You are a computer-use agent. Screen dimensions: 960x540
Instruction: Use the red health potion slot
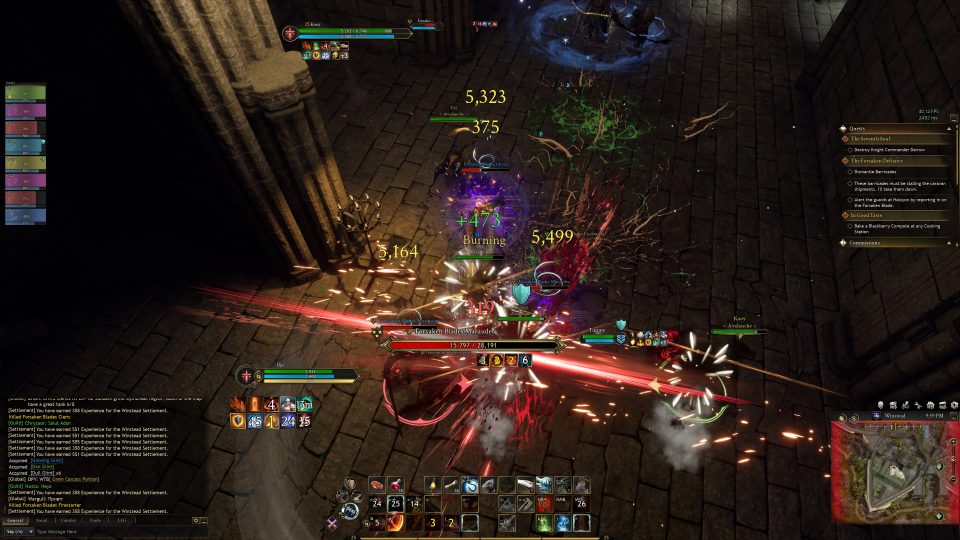(x=395, y=485)
